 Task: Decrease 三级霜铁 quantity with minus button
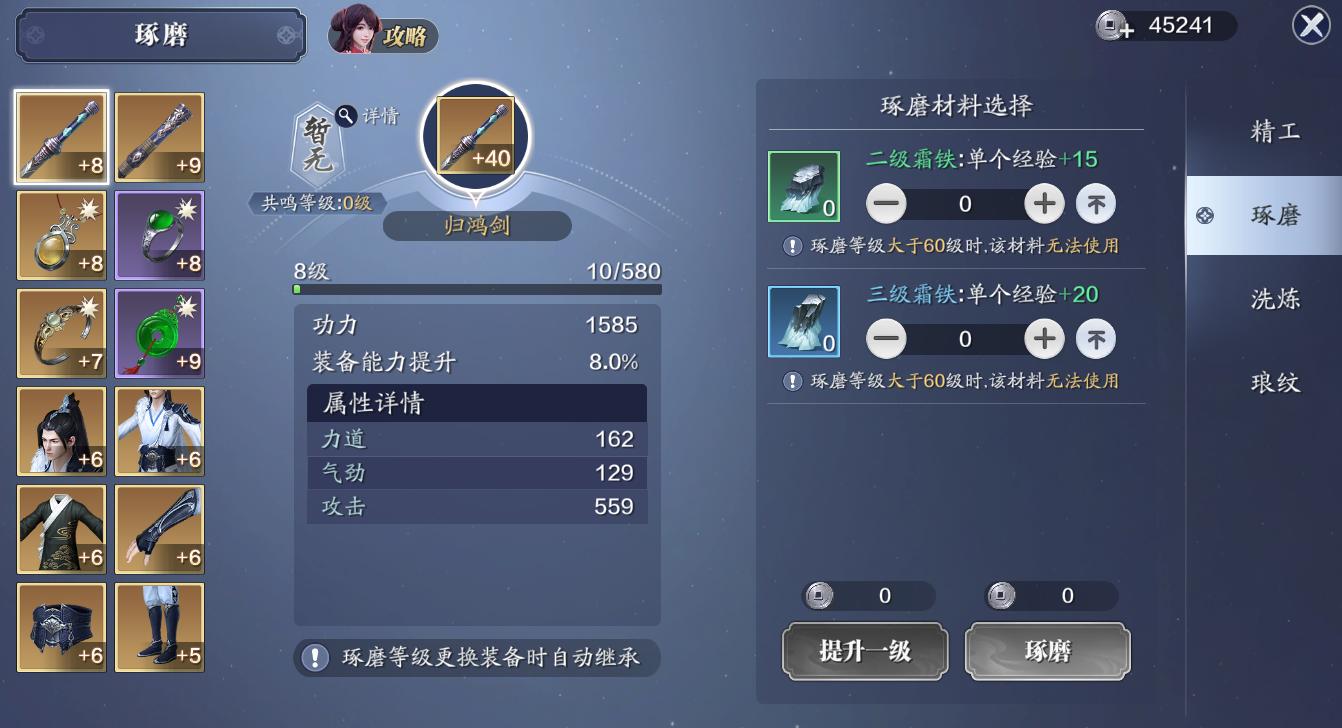coord(886,338)
